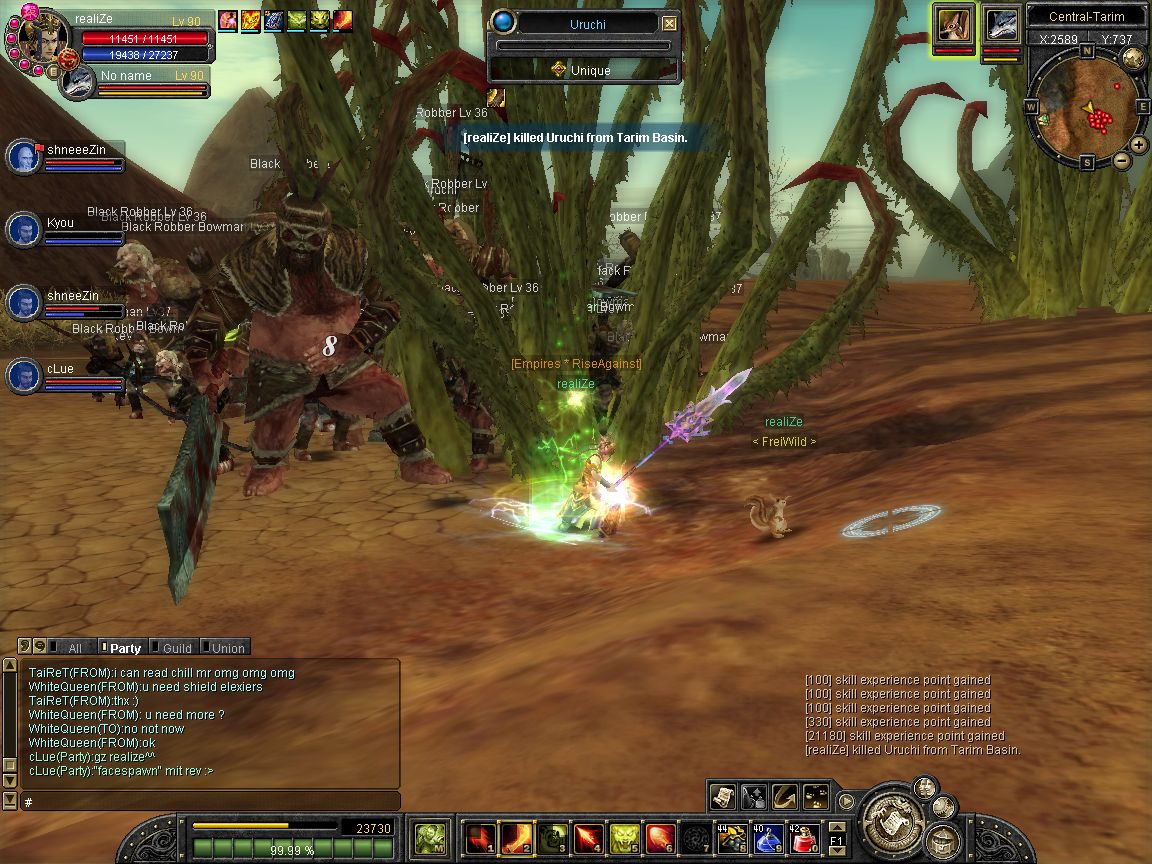
Task: Select the squirrel pet portrait
Action: coord(954,26)
